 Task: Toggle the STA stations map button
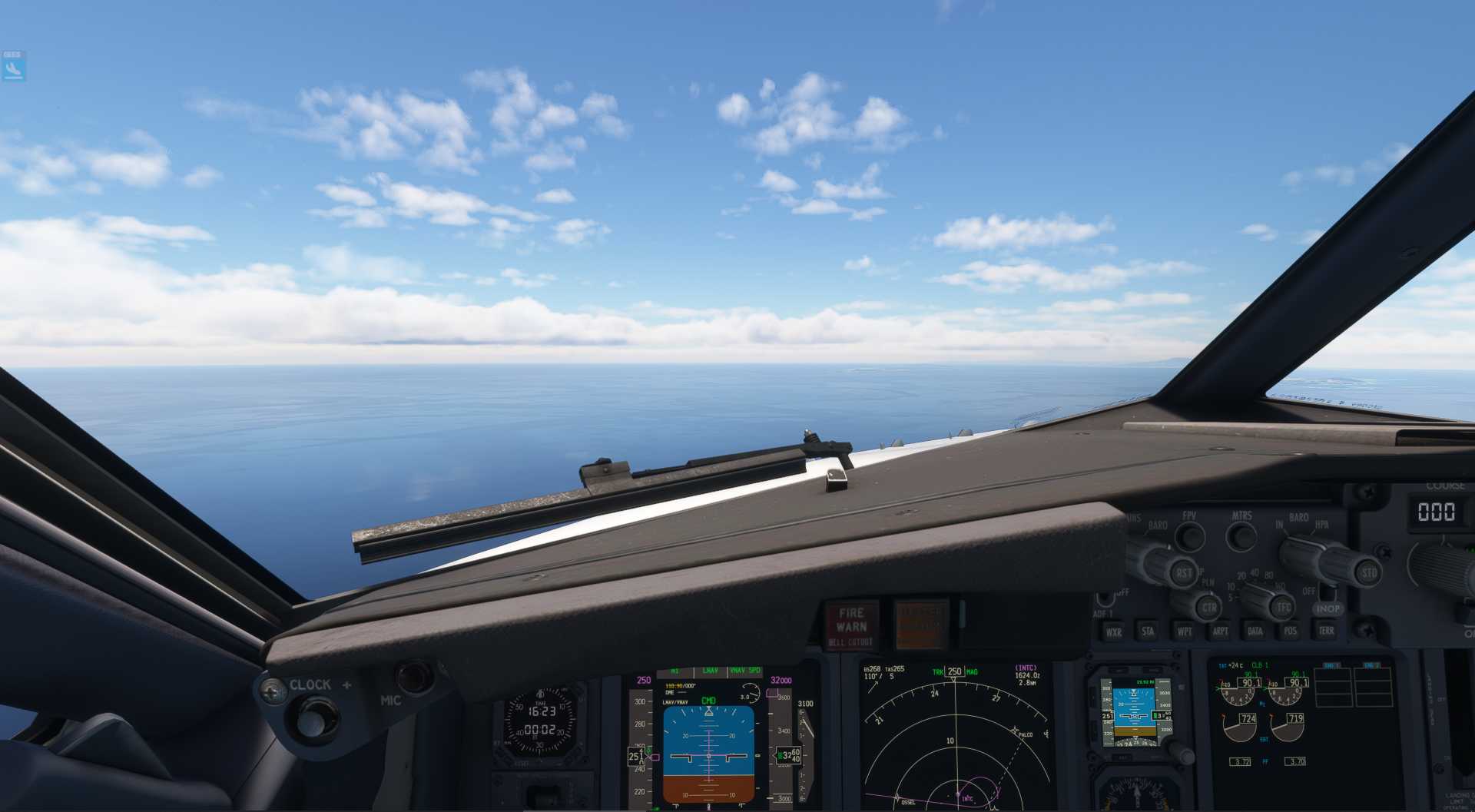pyautogui.click(x=1148, y=631)
